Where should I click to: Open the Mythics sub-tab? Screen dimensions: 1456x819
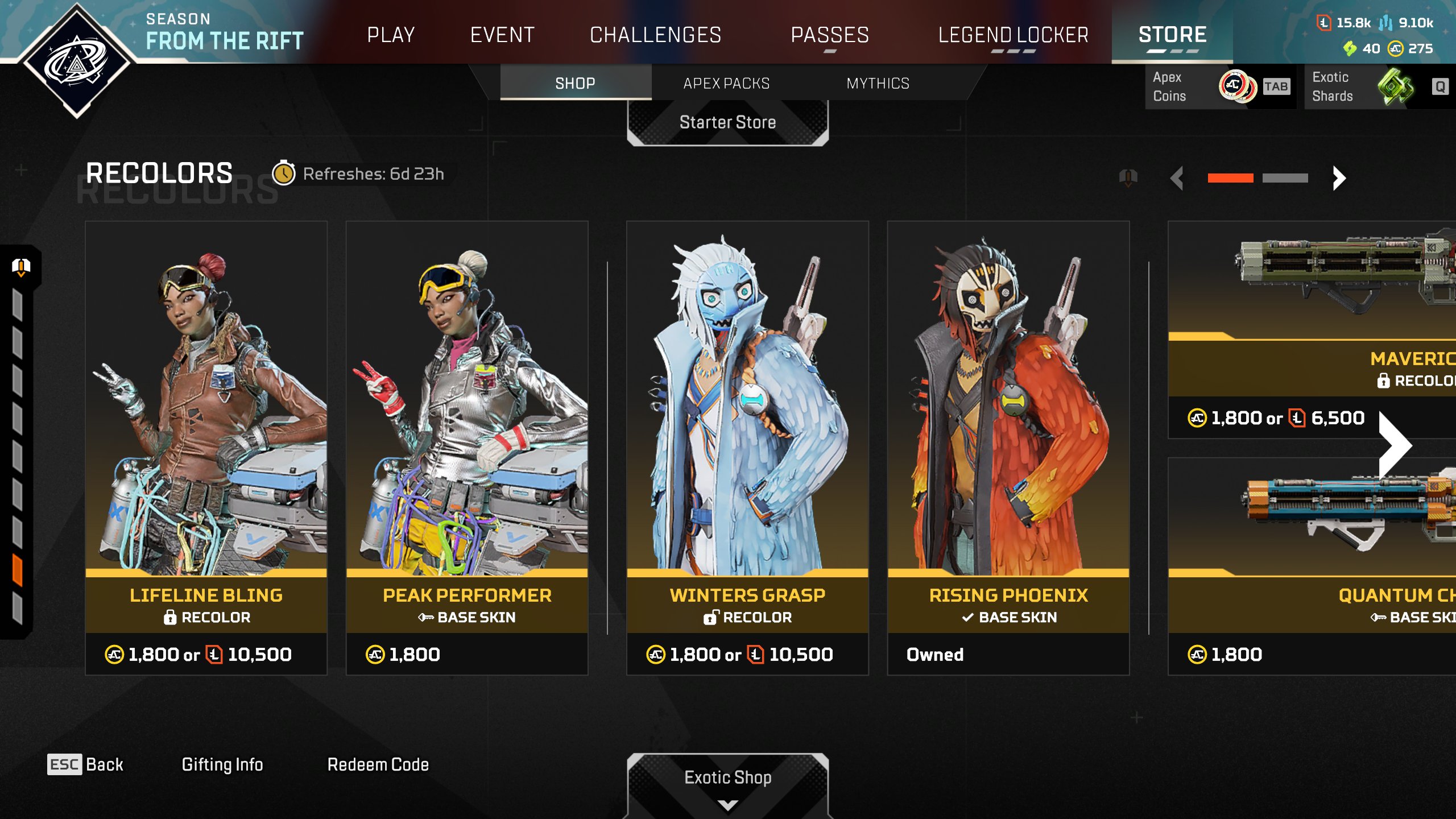point(878,84)
